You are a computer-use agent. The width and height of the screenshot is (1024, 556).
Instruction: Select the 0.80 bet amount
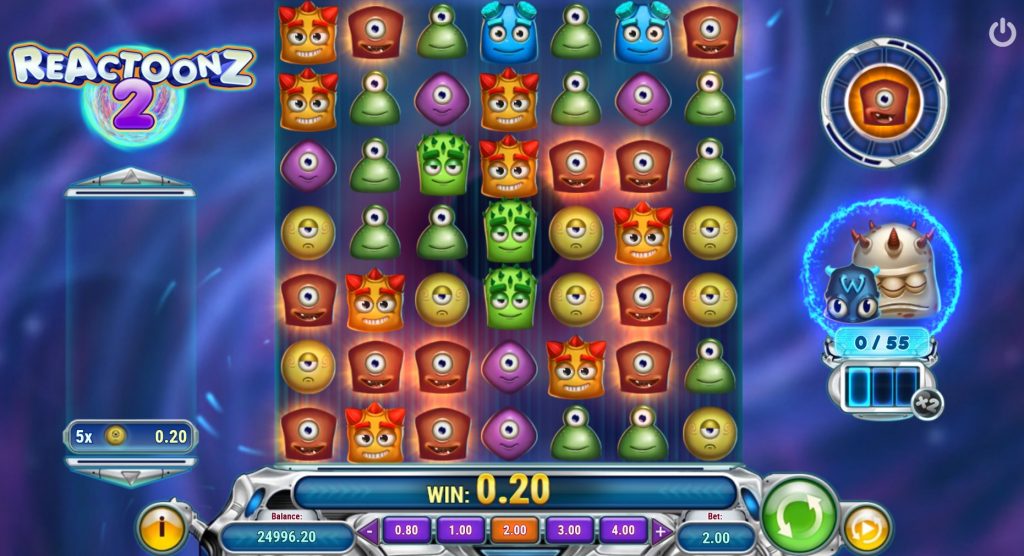[406, 530]
